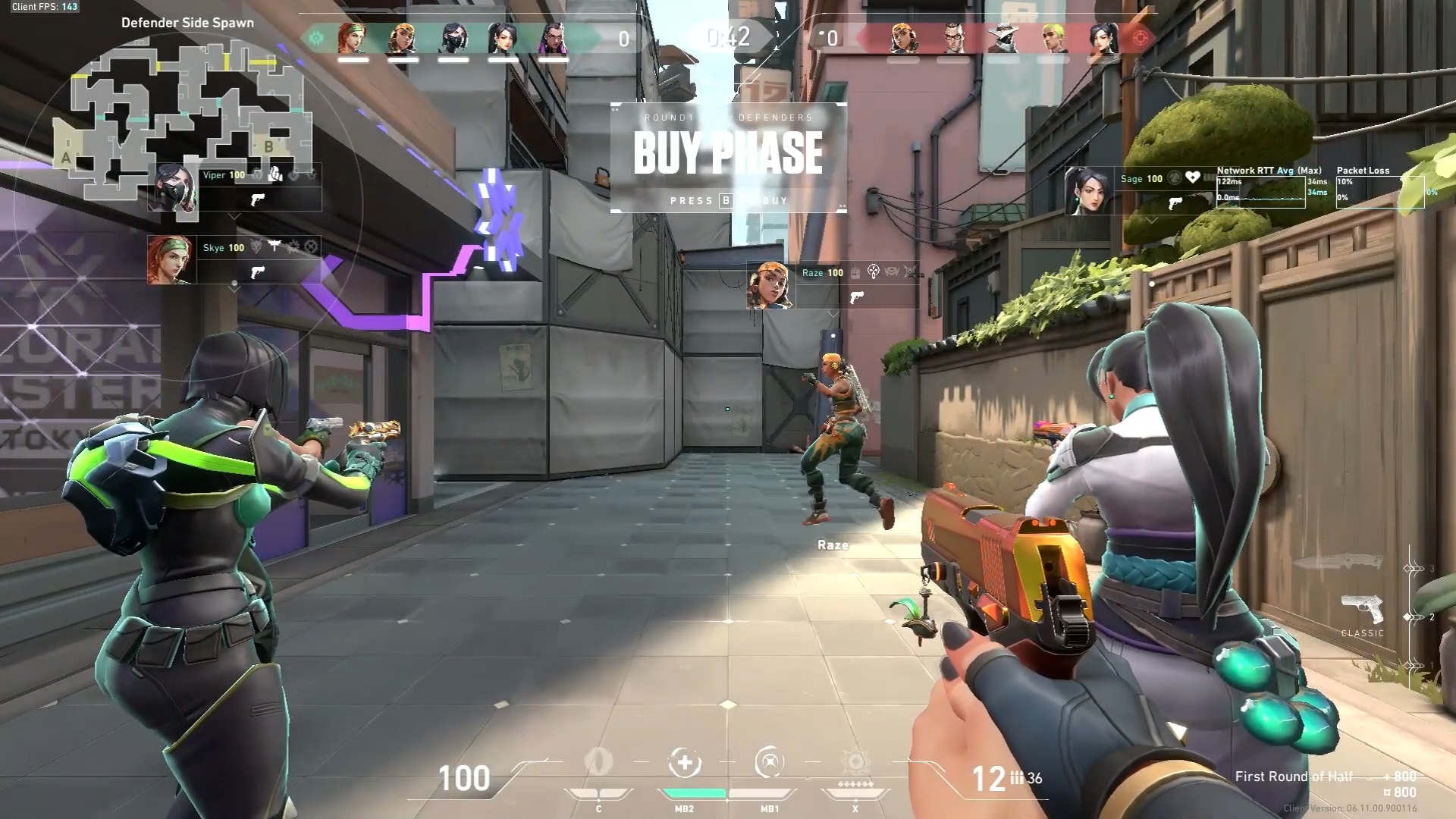Click Cypher's portrait in the enemy scorebar
This screenshot has width=1456, height=819.
1003,38
